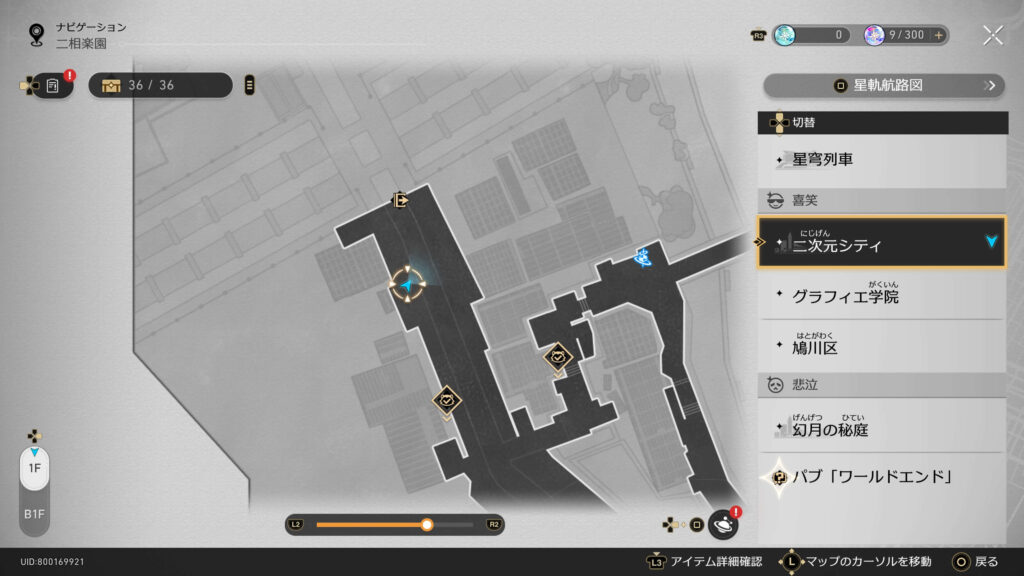The image size is (1024, 576).
Task: Switch to グラフィエ学院 map
Action: click(882, 297)
